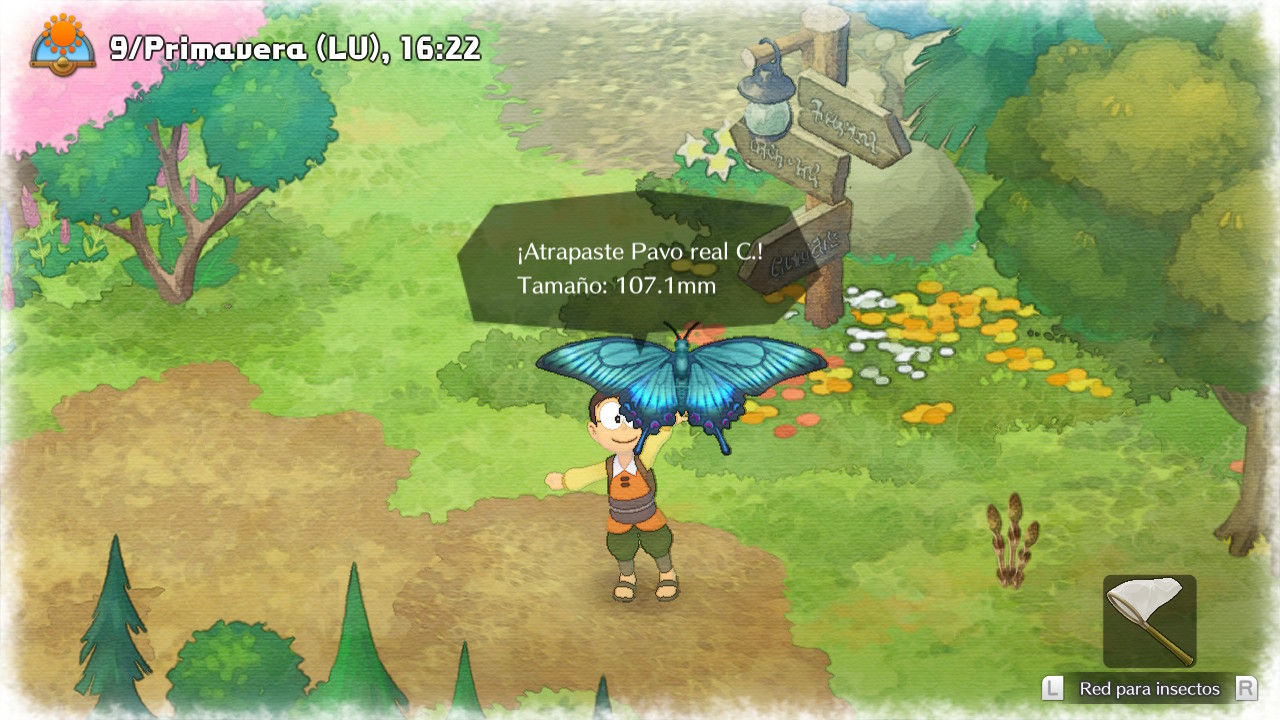Click the sunny weather clock icon
Image resolution: width=1280 pixels, height=720 pixels.
[63, 43]
